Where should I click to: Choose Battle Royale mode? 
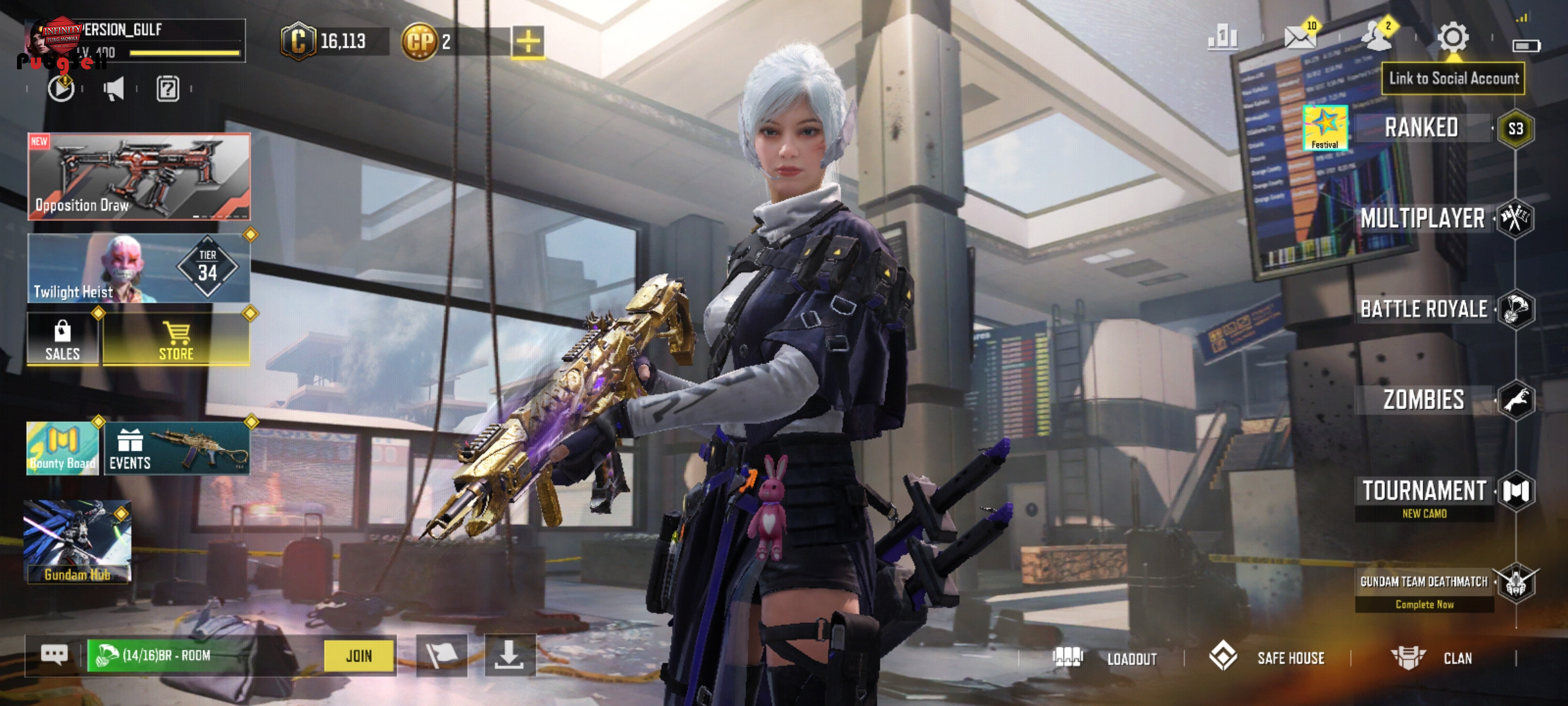(1424, 309)
